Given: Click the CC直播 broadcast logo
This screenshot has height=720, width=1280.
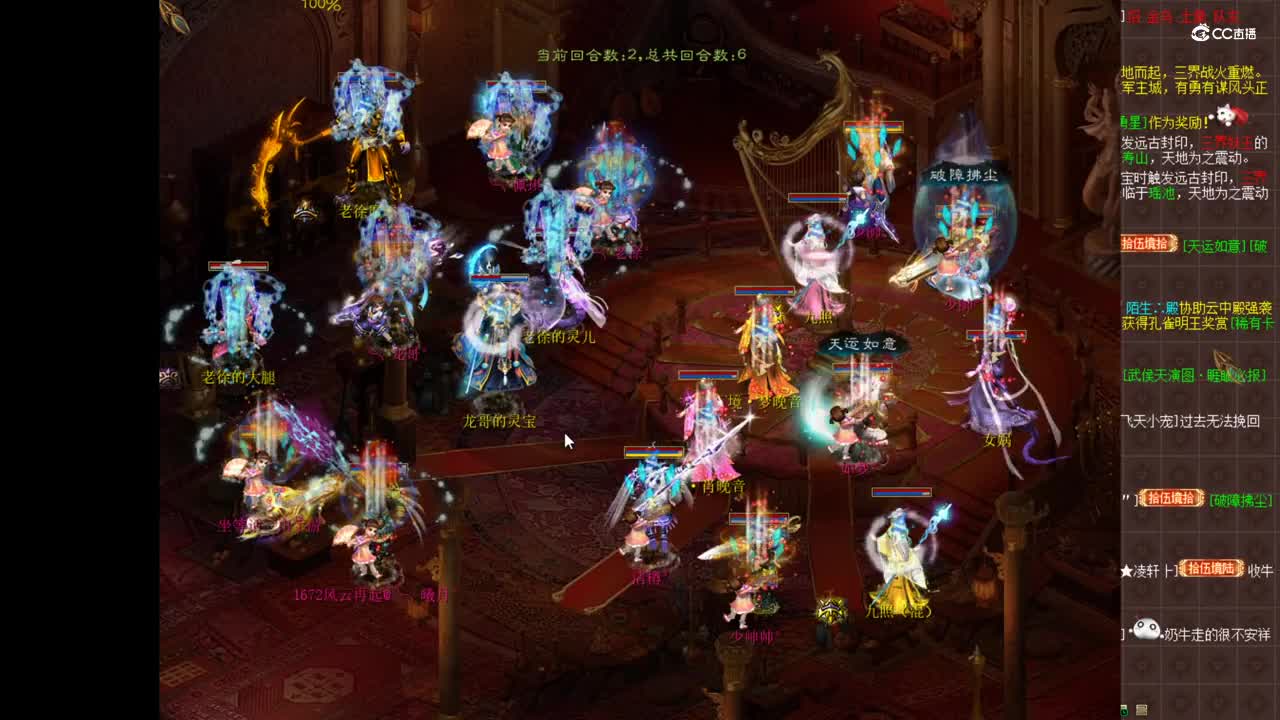Looking at the screenshot, I should pos(1227,32).
